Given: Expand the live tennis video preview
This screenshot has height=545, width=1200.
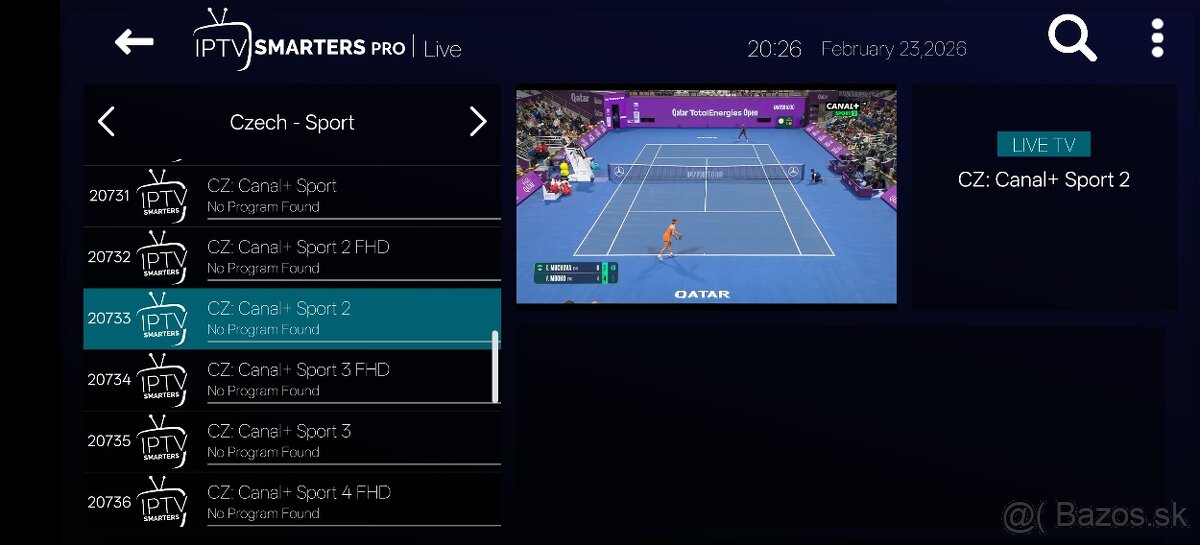Looking at the screenshot, I should tap(706, 196).
